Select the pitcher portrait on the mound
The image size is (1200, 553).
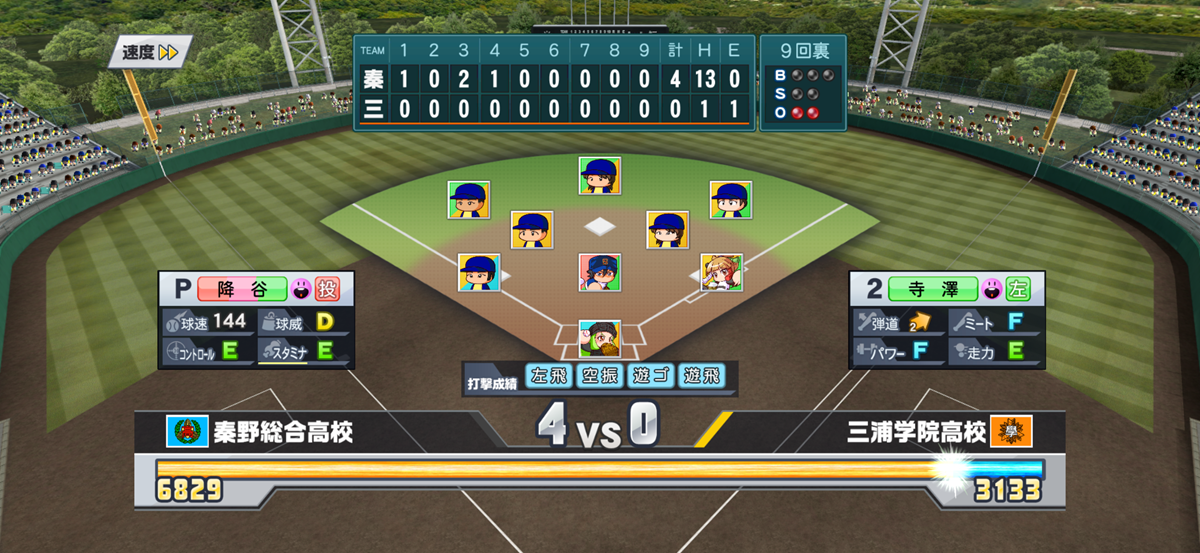(599, 272)
